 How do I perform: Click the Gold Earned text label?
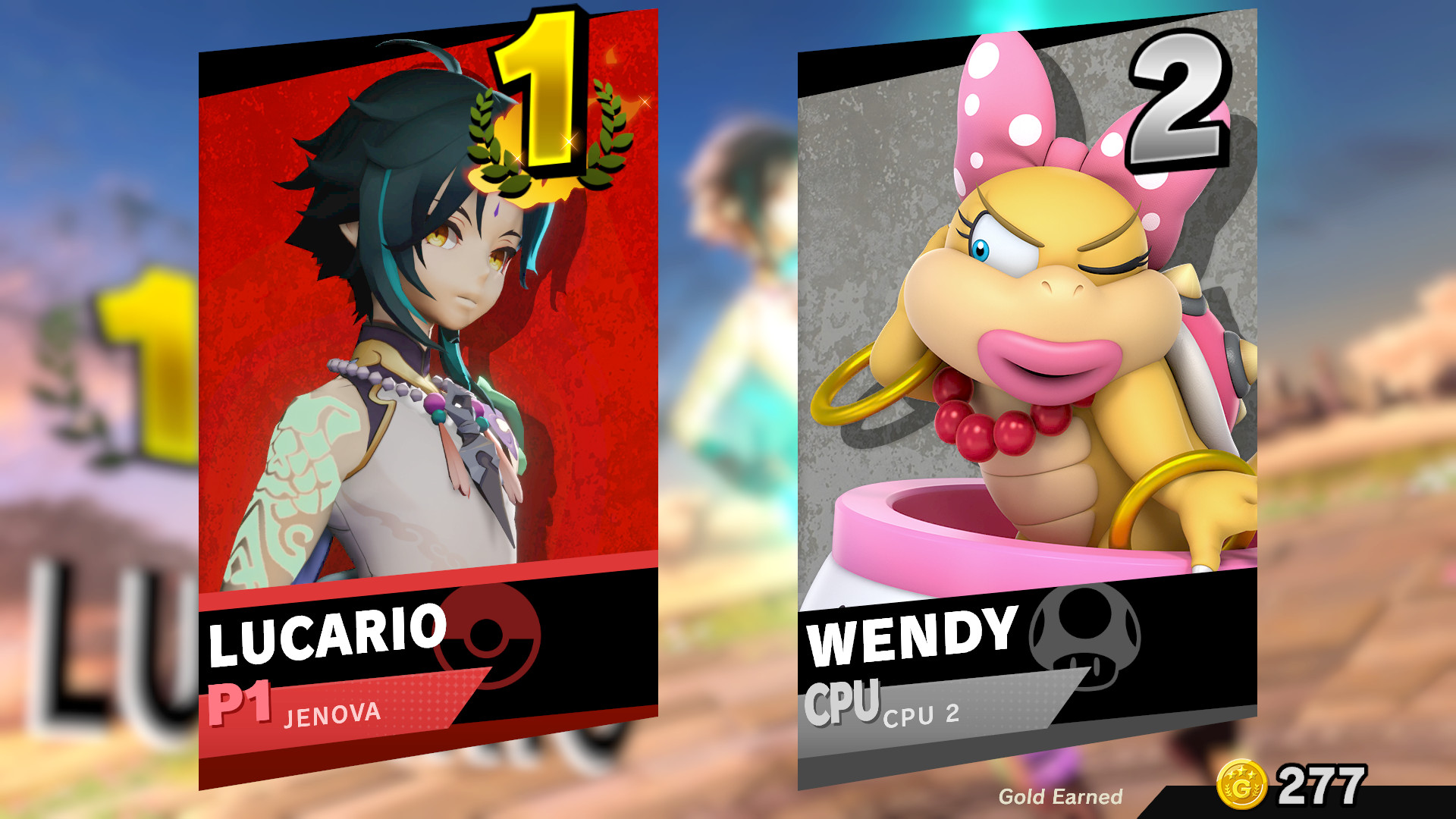tap(1060, 797)
